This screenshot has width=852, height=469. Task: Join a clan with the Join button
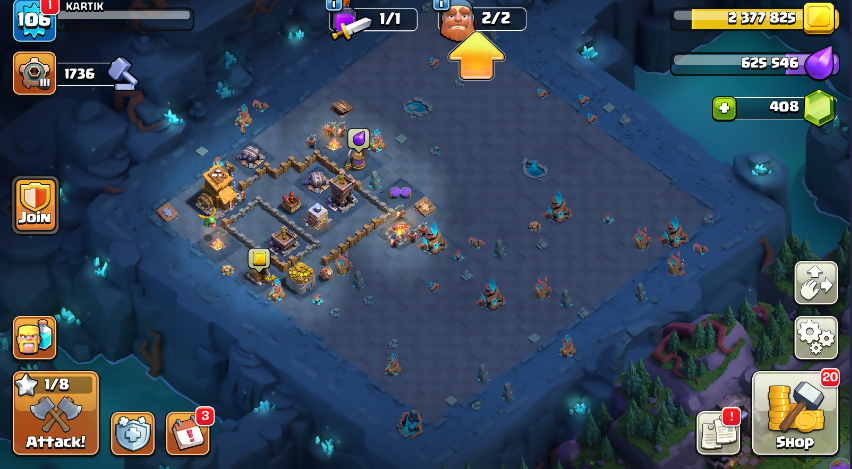pos(35,205)
